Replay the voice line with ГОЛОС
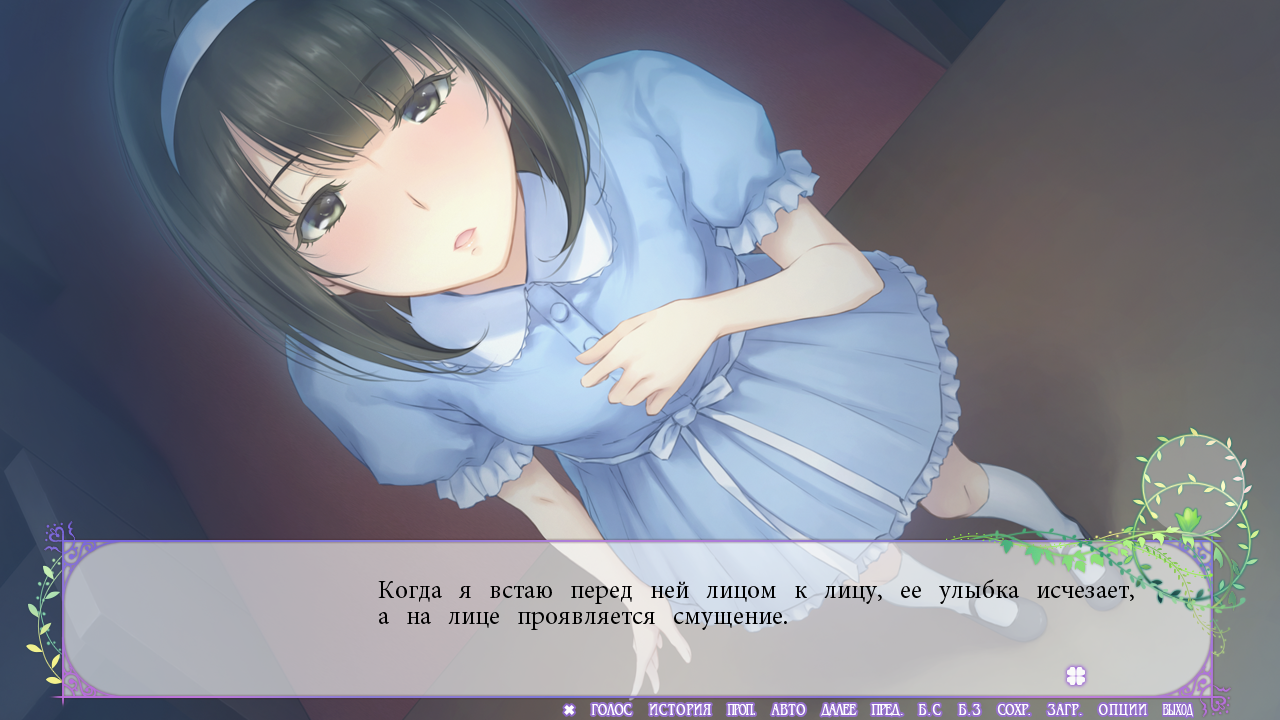 pos(611,710)
